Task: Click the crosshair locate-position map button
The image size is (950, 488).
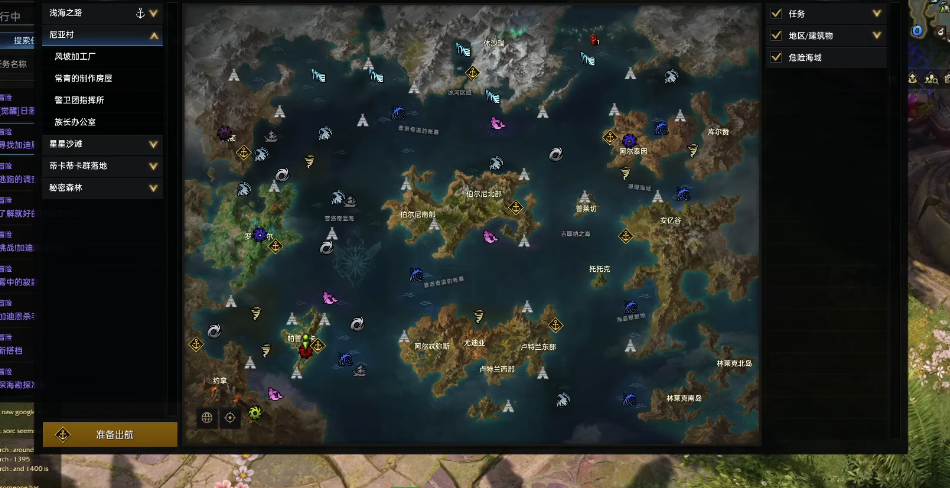Action: click(231, 418)
